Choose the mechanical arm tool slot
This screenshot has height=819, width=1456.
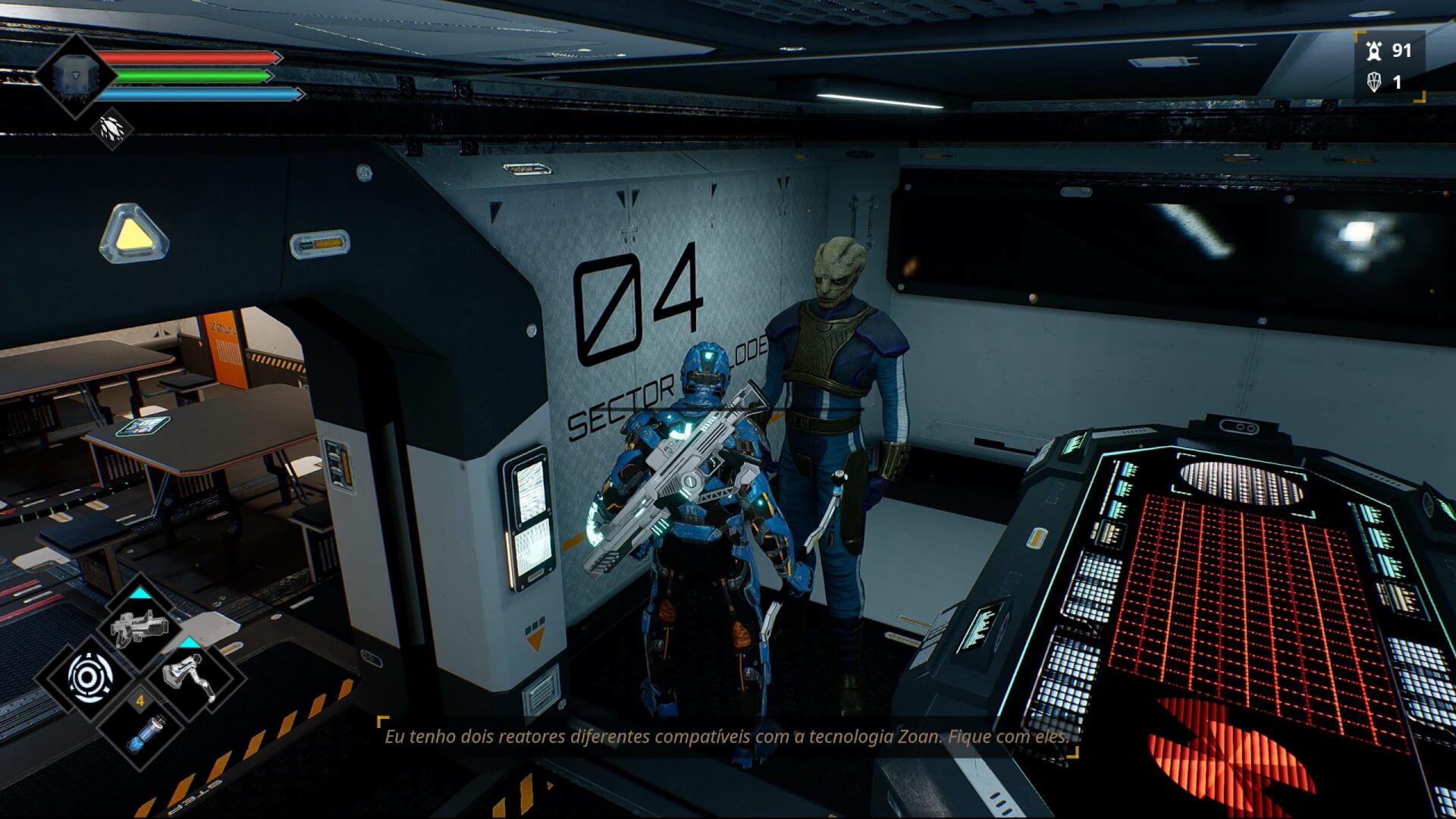190,675
